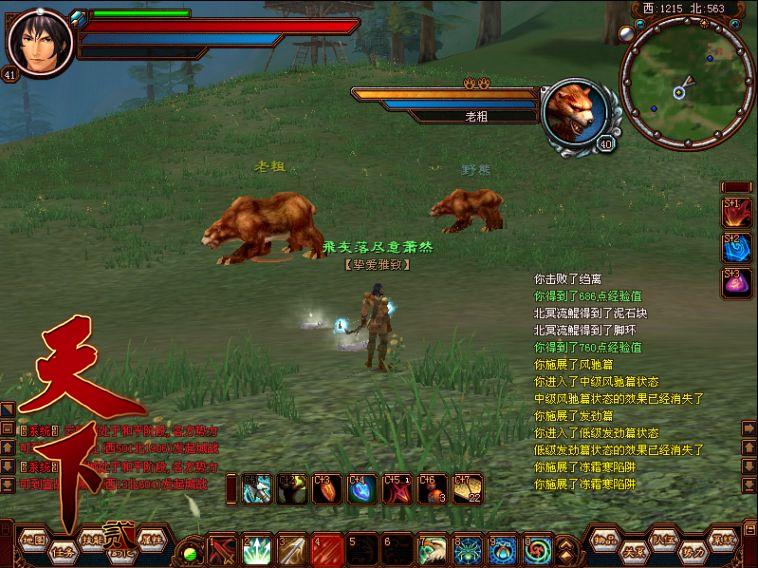The image size is (758, 568).
Task: Open the 势力 faction button
Action: (x=693, y=551)
